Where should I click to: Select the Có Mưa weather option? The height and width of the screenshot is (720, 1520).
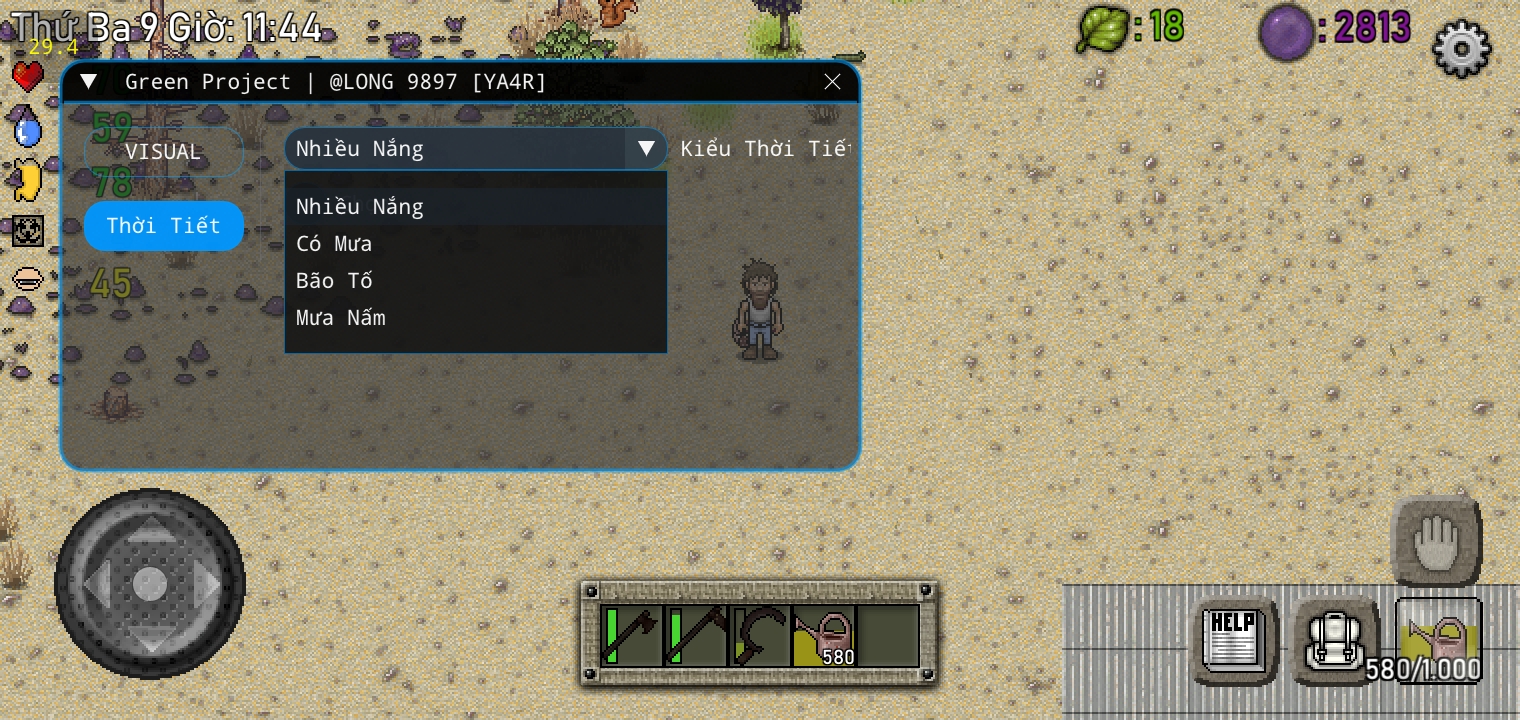tap(334, 244)
